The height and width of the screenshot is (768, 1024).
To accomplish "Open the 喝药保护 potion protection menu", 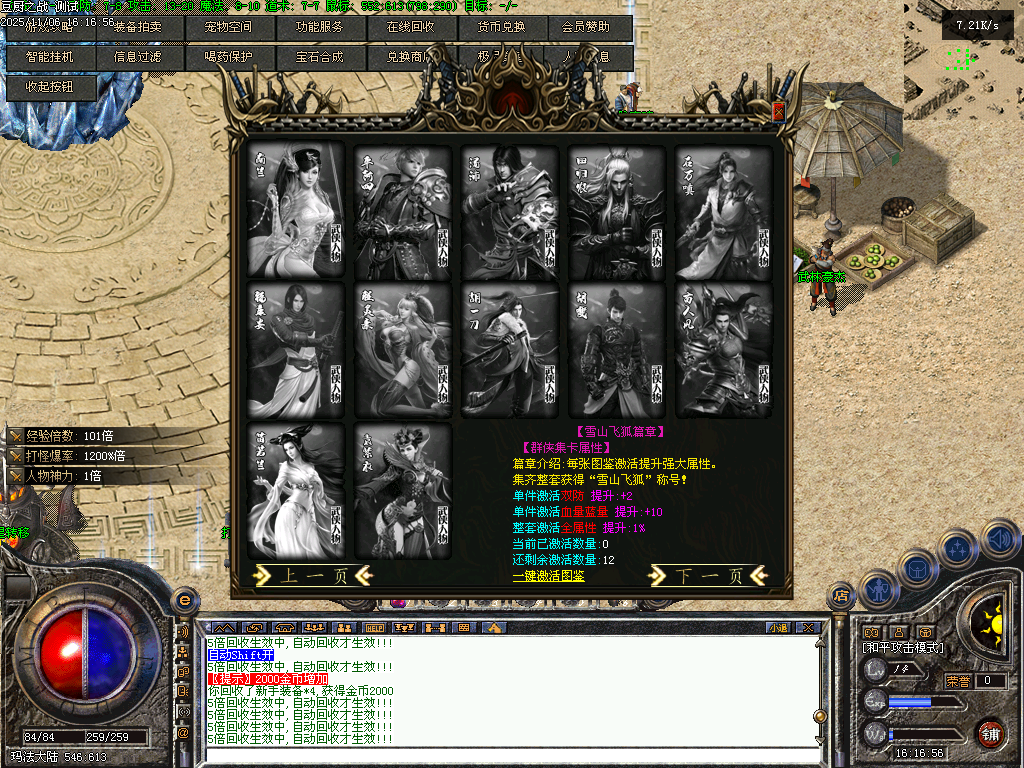I will [230, 57].
